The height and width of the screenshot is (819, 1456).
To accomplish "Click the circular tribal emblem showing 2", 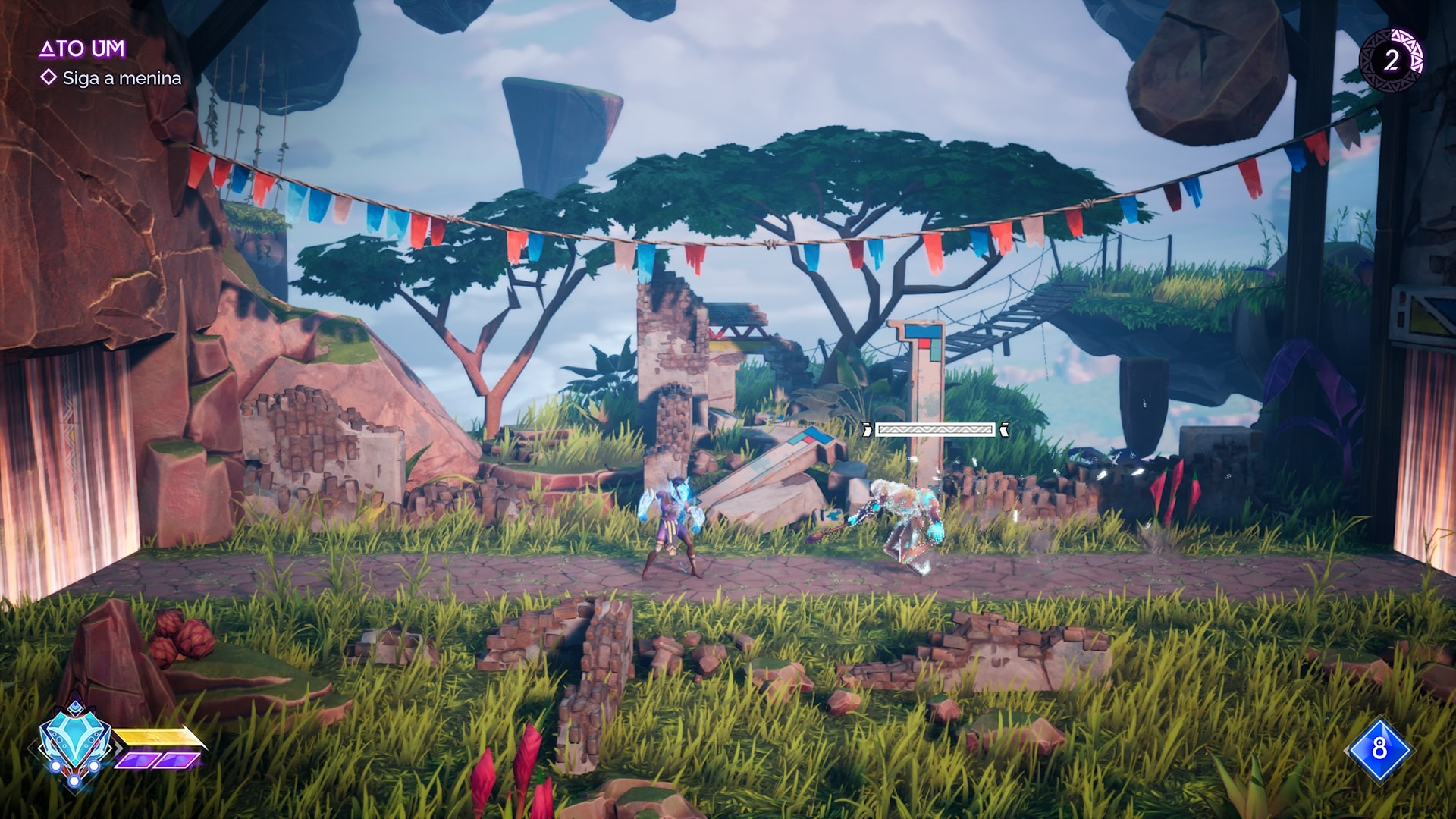I will click(x=1392, y=60).
